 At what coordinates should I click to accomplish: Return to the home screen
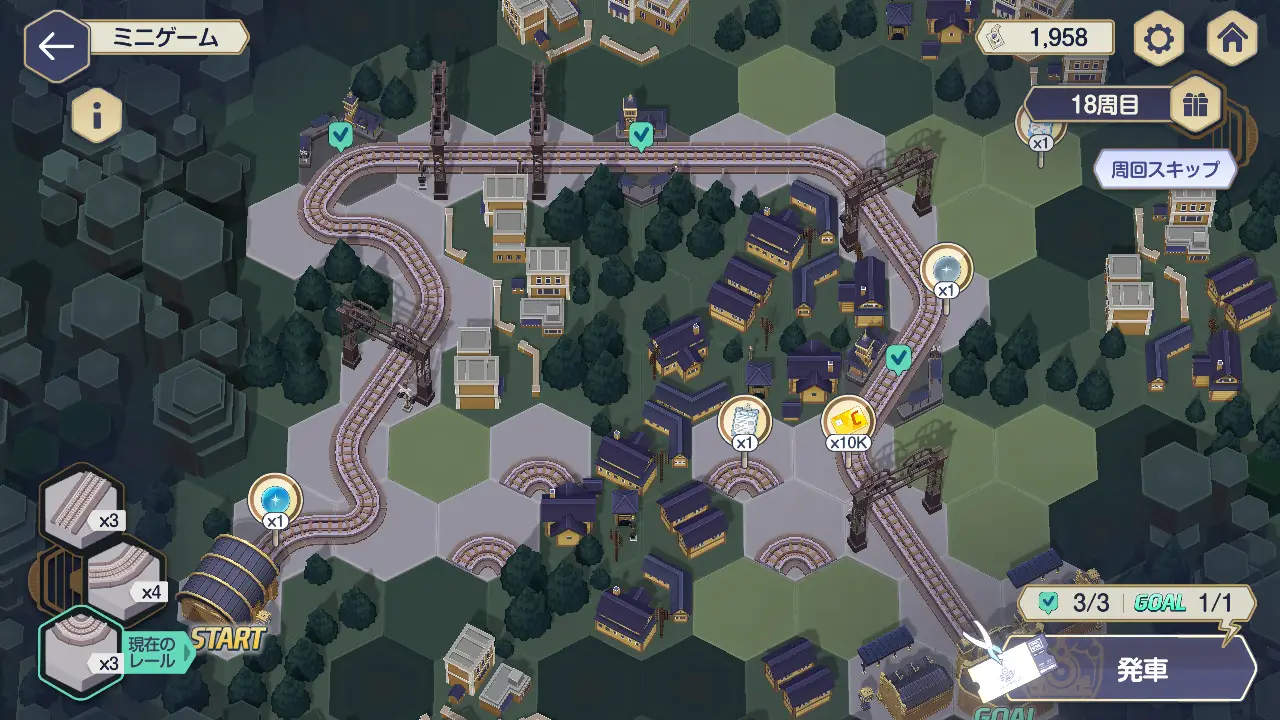[x=1231, y=40]
